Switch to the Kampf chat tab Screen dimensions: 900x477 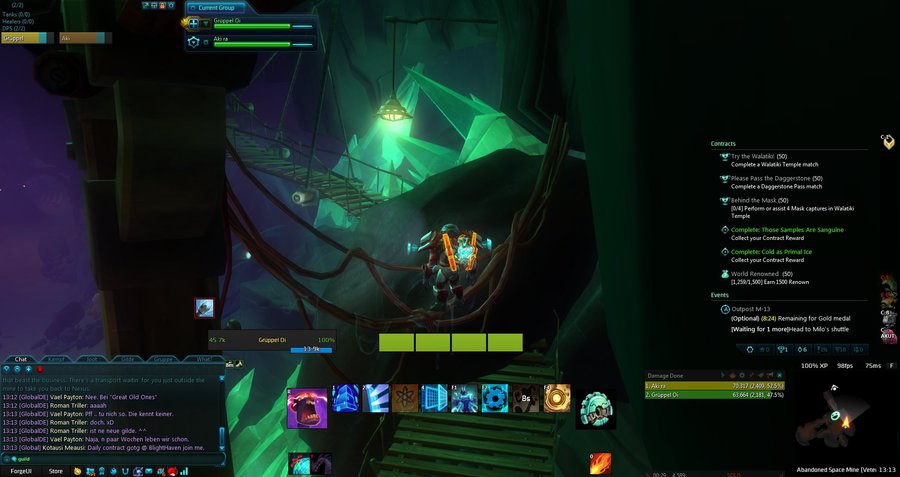pos(58,358)
